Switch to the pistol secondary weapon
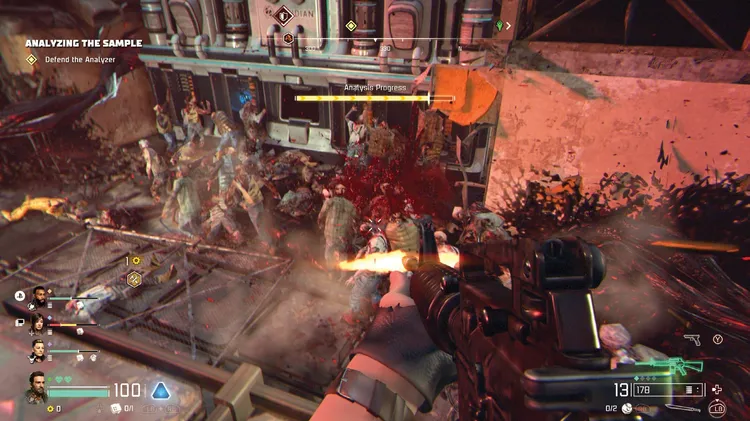750x421 pixels. 691,340
